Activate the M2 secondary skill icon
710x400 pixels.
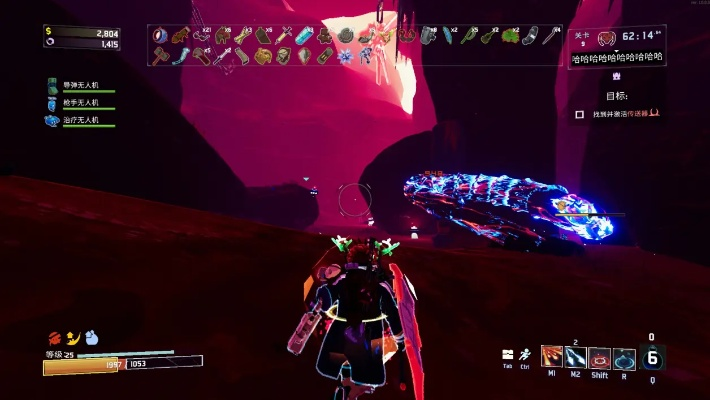[x=576, y=358]
